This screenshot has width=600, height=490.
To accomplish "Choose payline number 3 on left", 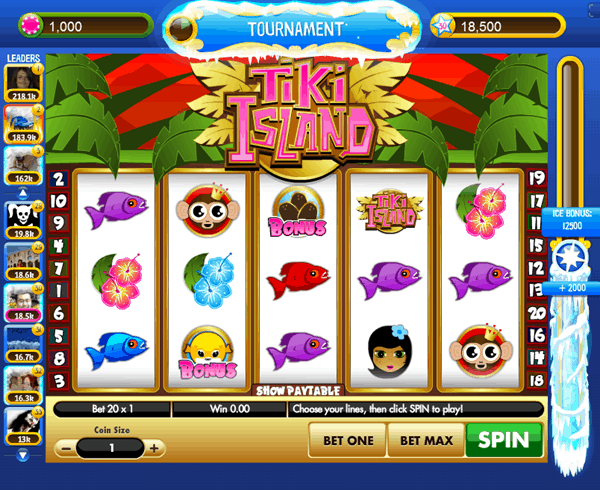I will coord(59,380).
